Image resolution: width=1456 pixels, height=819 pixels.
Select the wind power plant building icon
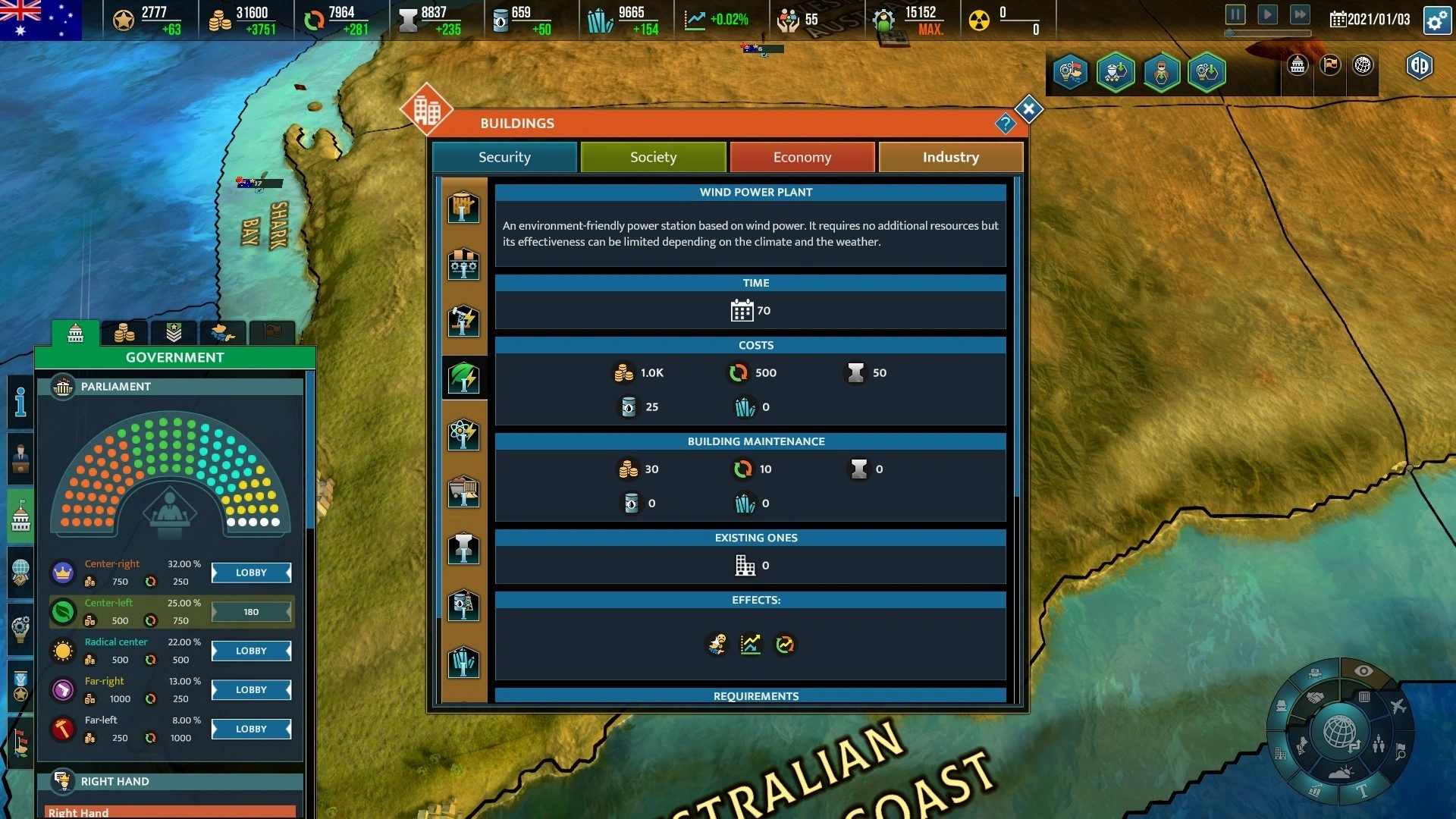click(463, 378)
